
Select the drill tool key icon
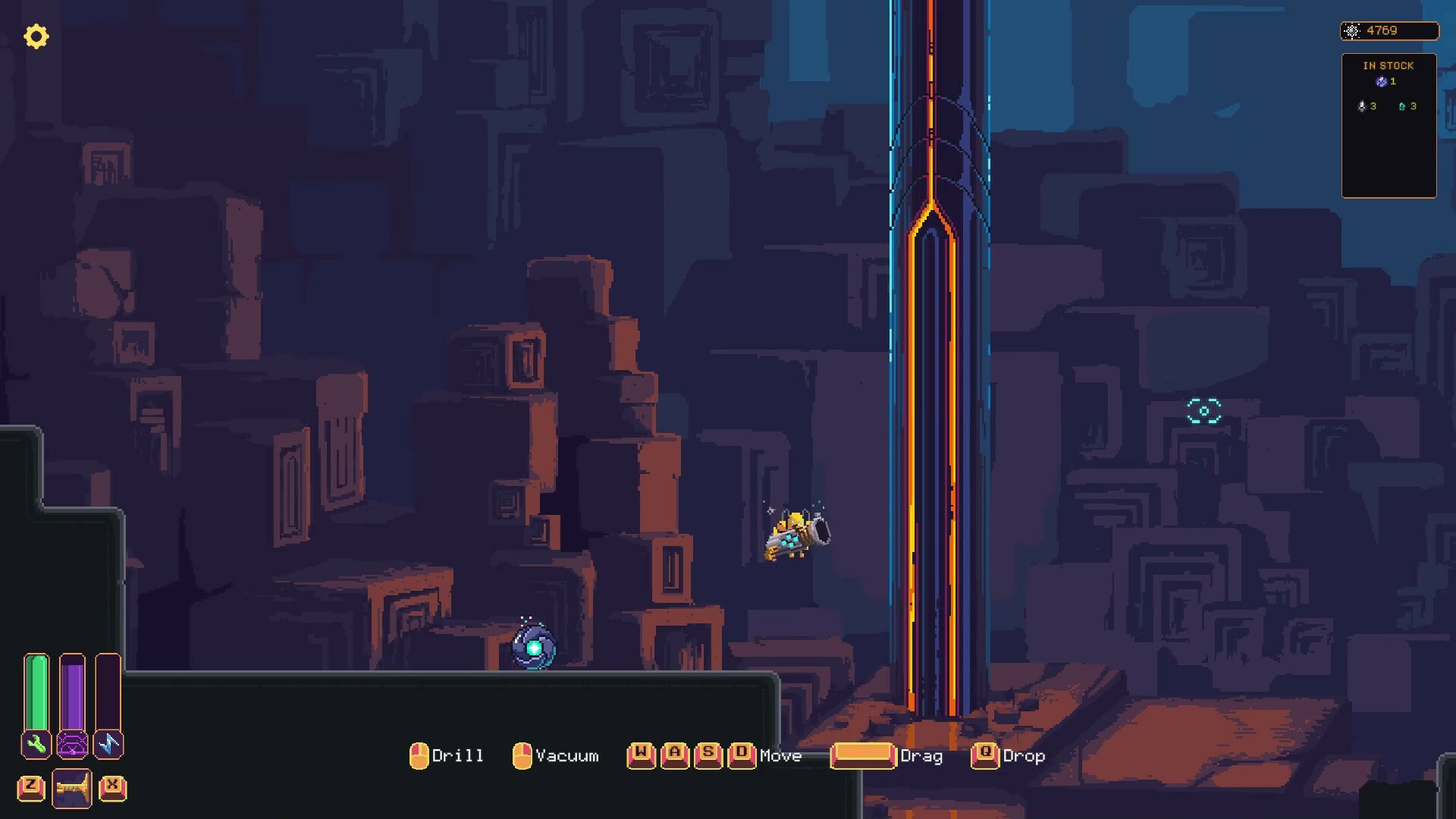click(x=72, y=787)
